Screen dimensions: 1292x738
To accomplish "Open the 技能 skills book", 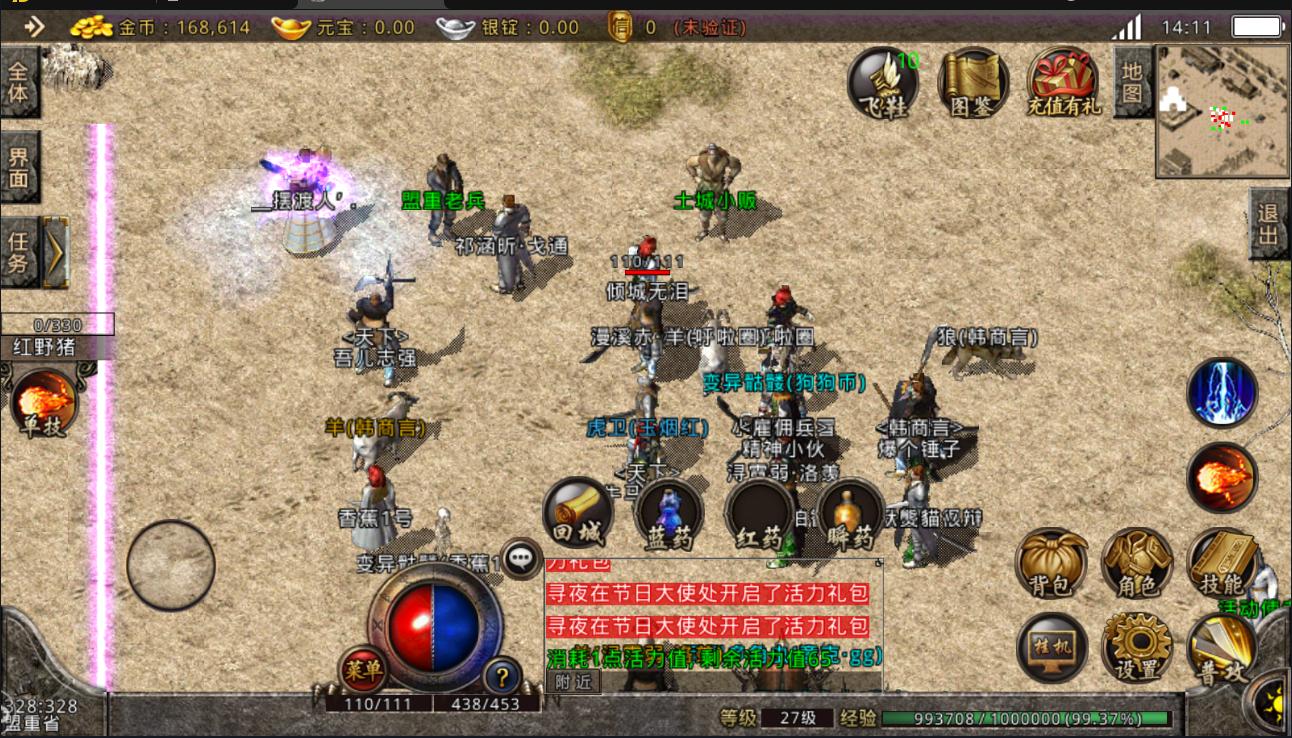I will click(1221, 563).
